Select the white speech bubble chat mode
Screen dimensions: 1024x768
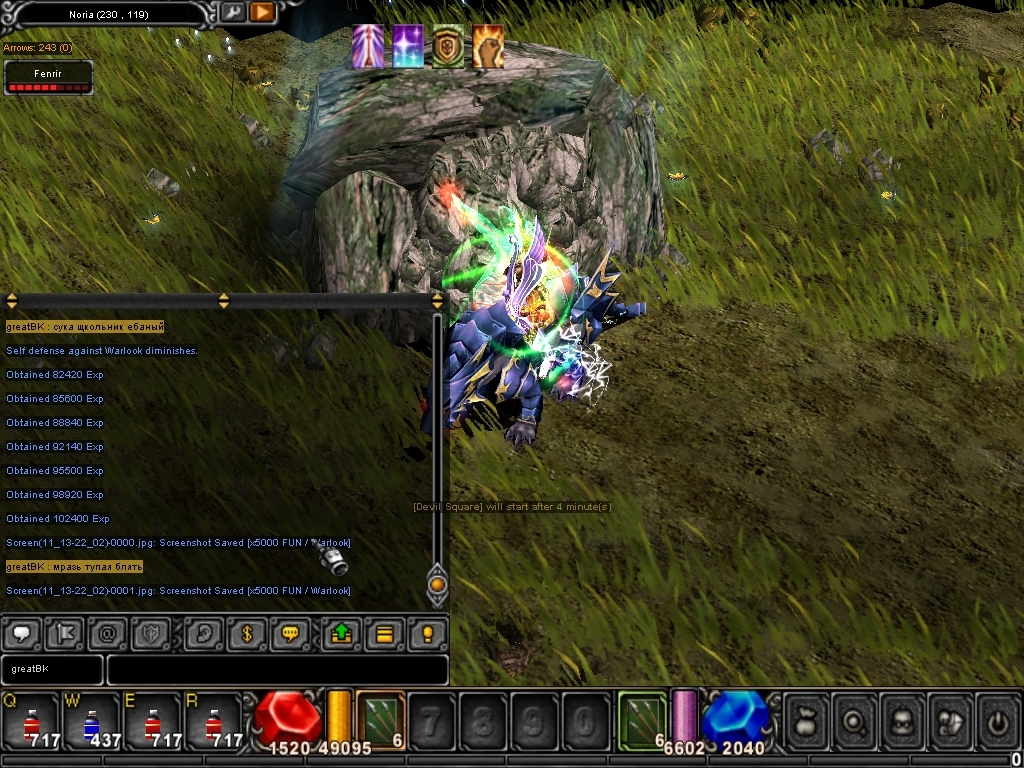(x=22, y=634)
